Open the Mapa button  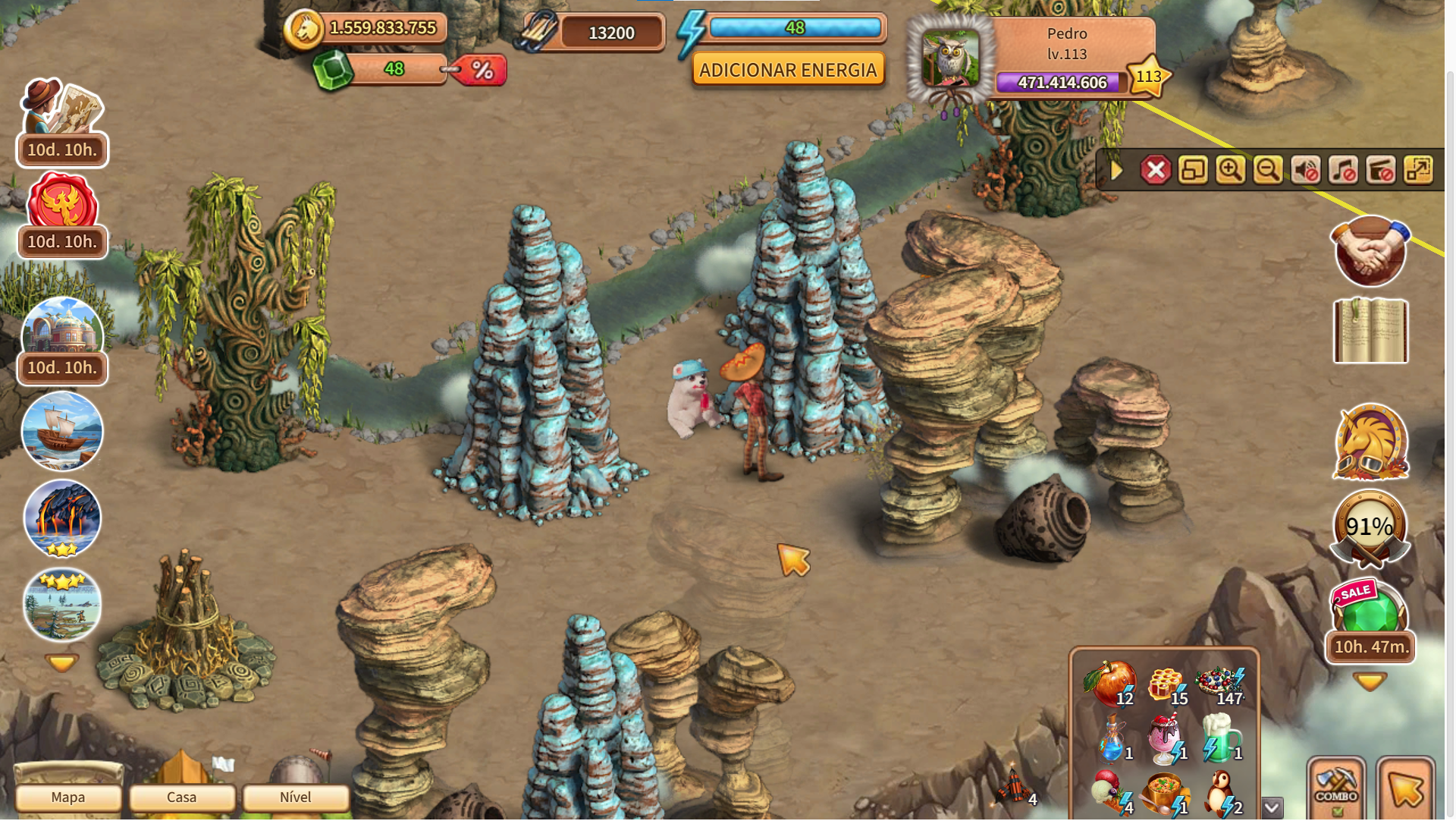68,797
